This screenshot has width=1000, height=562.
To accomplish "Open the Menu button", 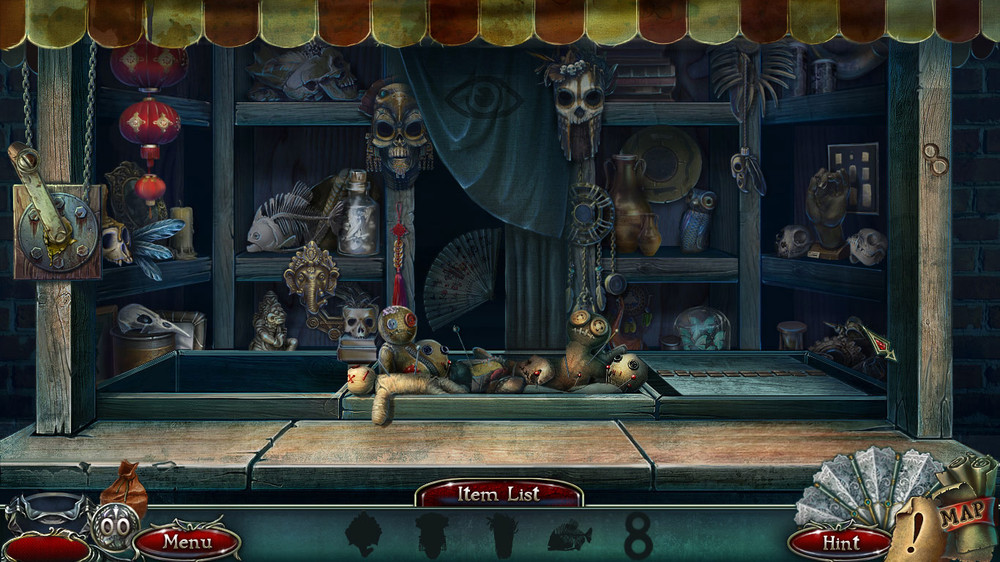I will 187,543.
